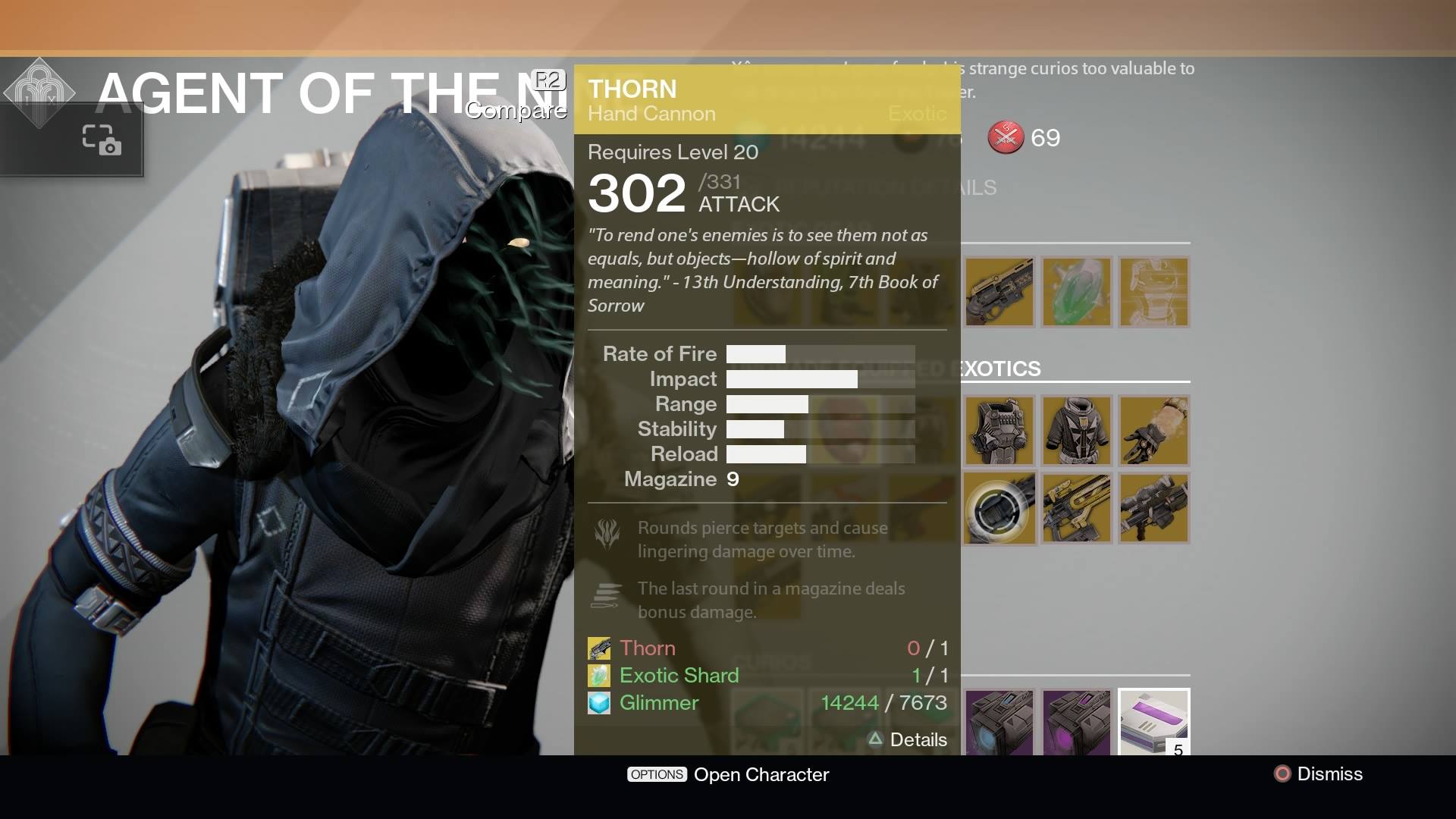Click the Glimmer icon in the cost list

pyautogui.click(x=599, y=703)
